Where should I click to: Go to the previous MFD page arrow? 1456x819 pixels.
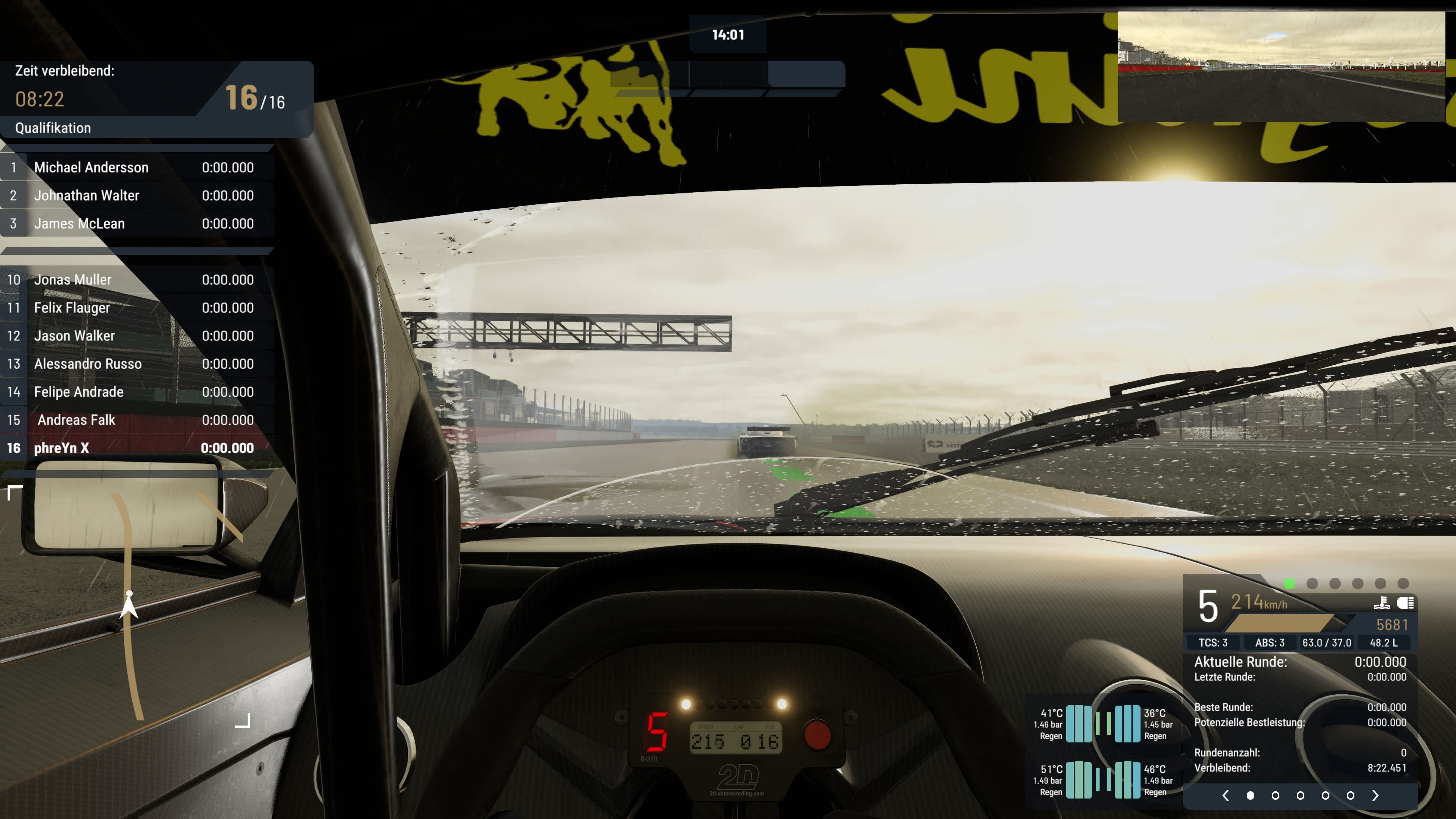pyautogui.click(x=1225, y=796)
